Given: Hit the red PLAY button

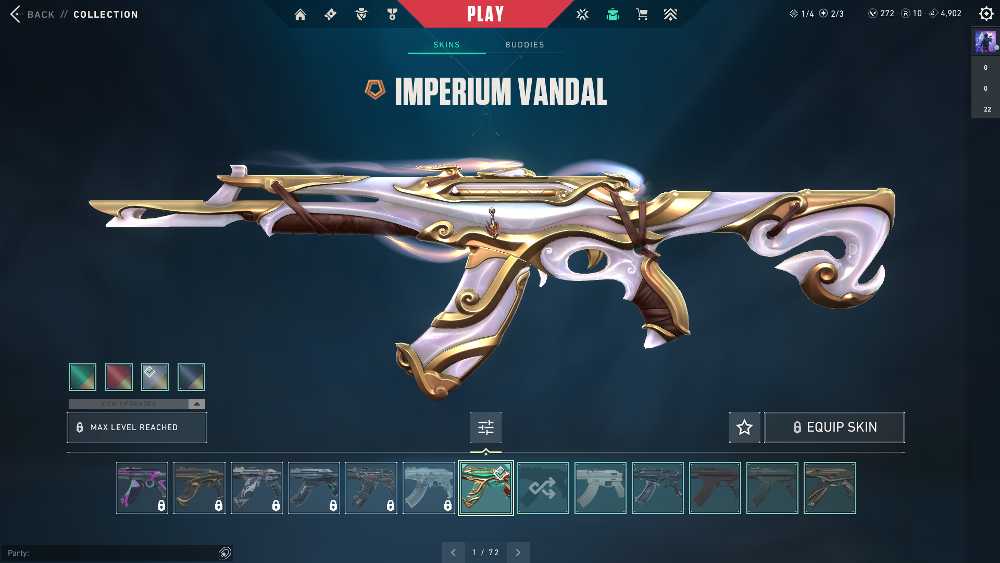Looking at the screenshot, I should coord(486,14).
